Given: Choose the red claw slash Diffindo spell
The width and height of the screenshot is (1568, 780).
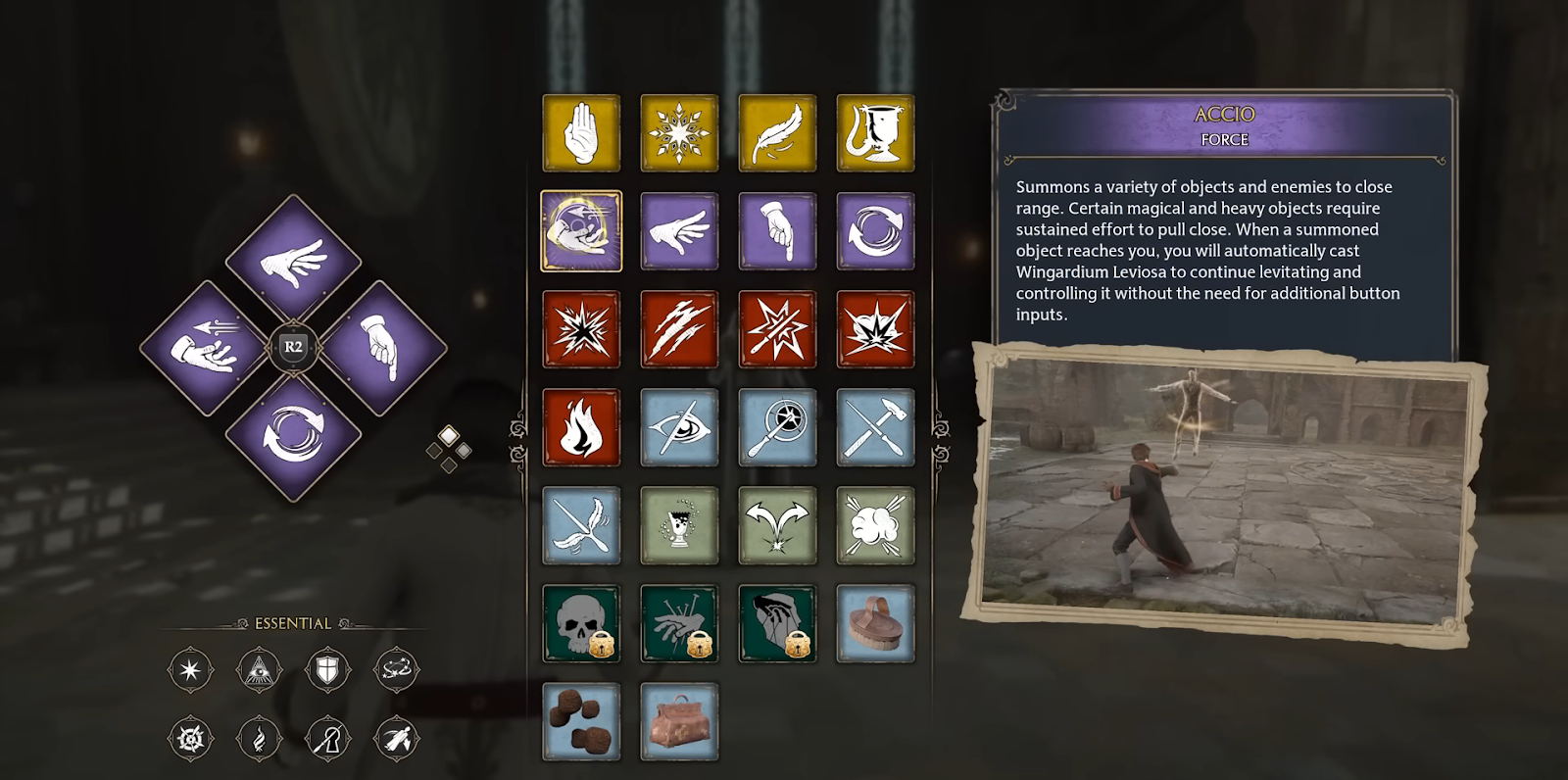Looking at the screenshot, I should click(679, 329).
